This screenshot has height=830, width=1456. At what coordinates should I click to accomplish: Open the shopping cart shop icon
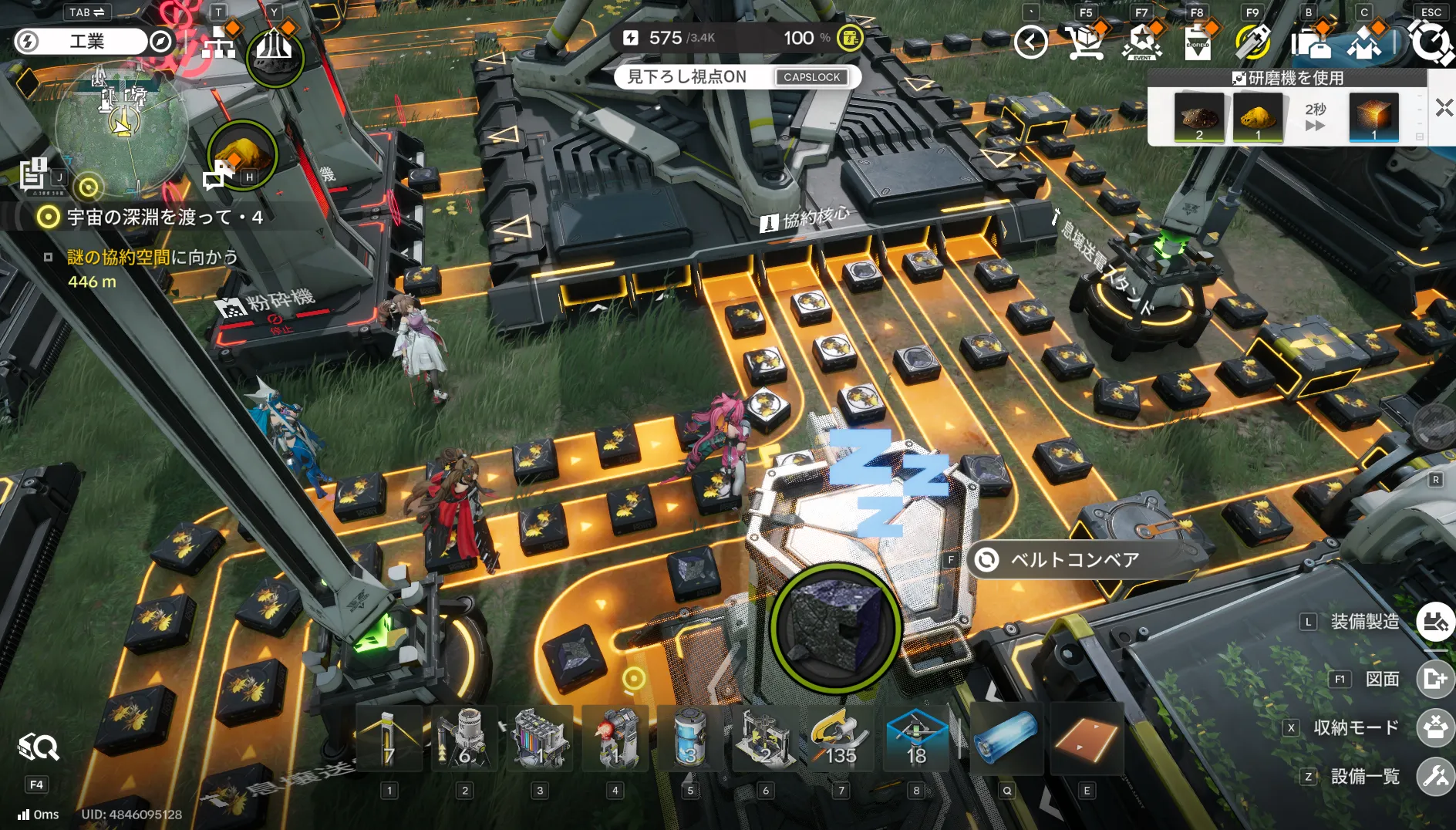1086,42
